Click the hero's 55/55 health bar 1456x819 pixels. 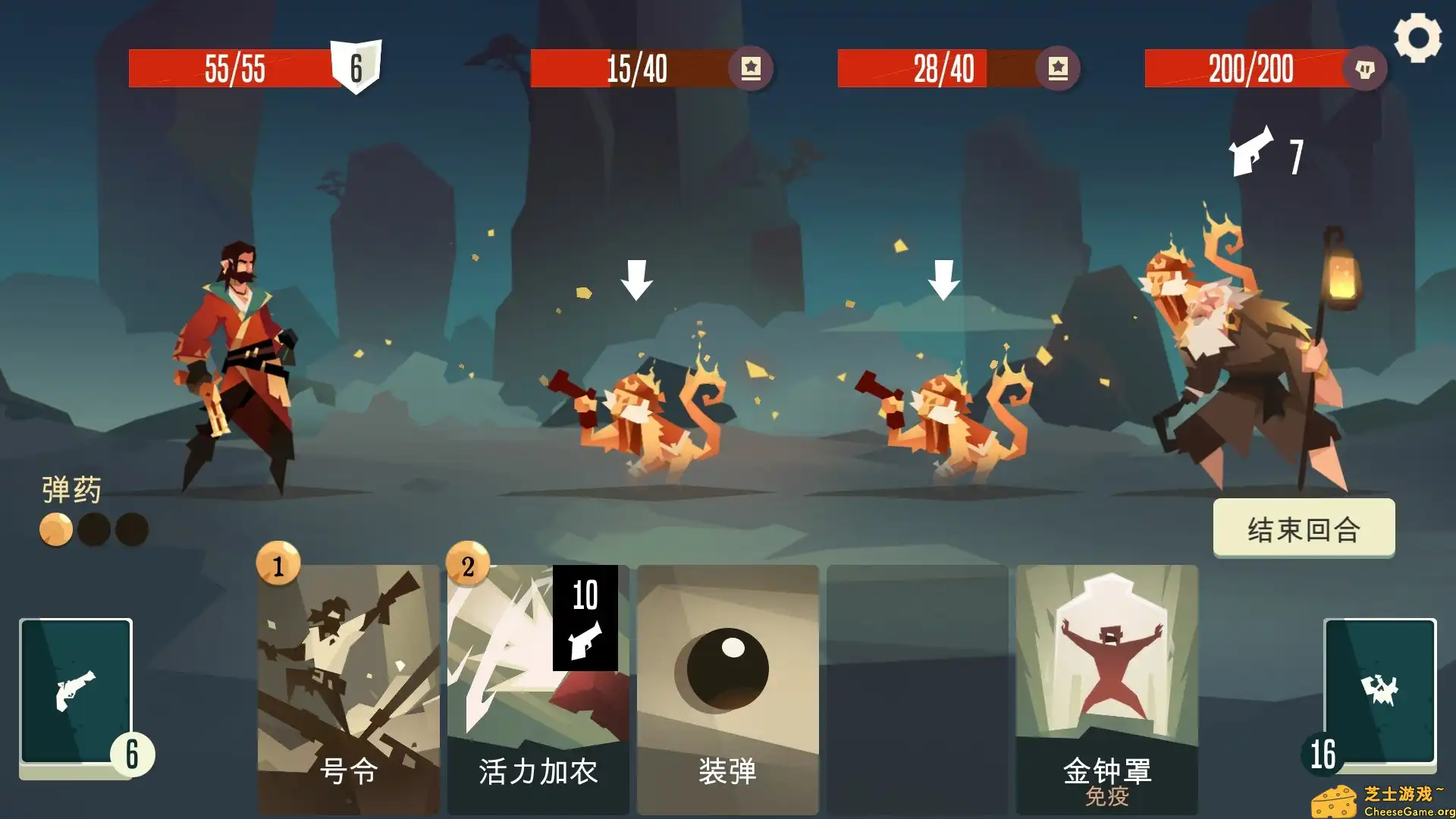[235, 68]
